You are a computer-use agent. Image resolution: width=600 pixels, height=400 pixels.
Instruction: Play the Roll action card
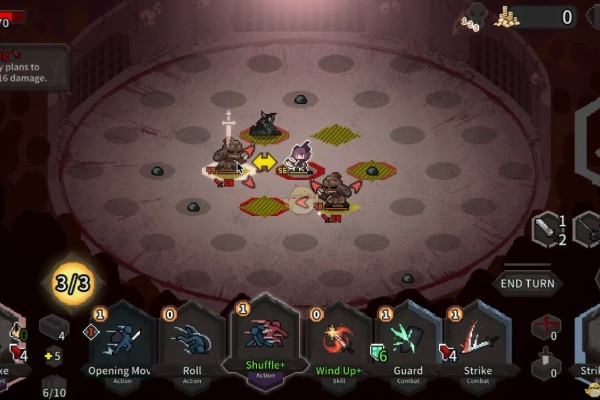click(x=192, y=343)
